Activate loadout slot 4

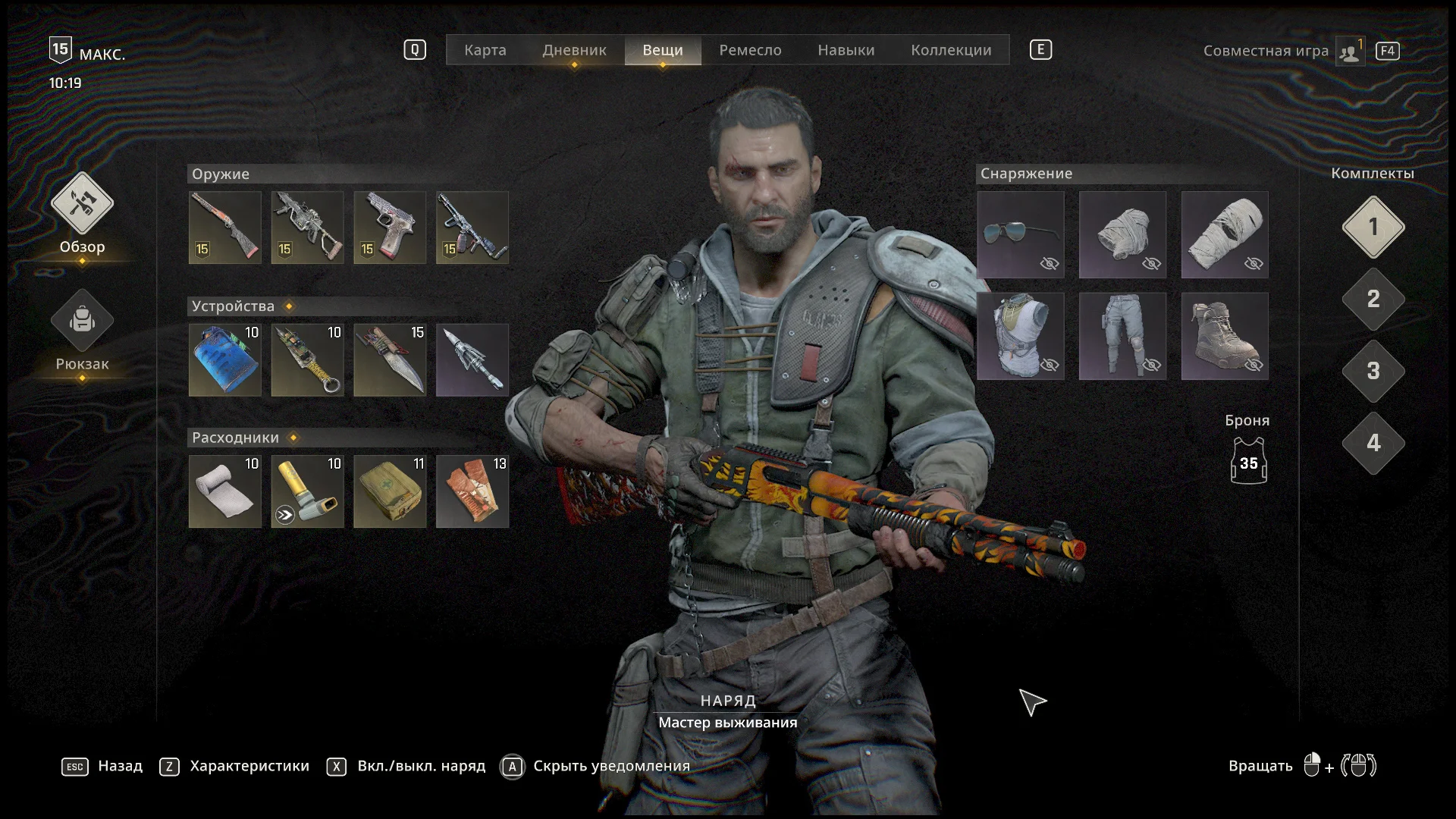[1373, 444]
